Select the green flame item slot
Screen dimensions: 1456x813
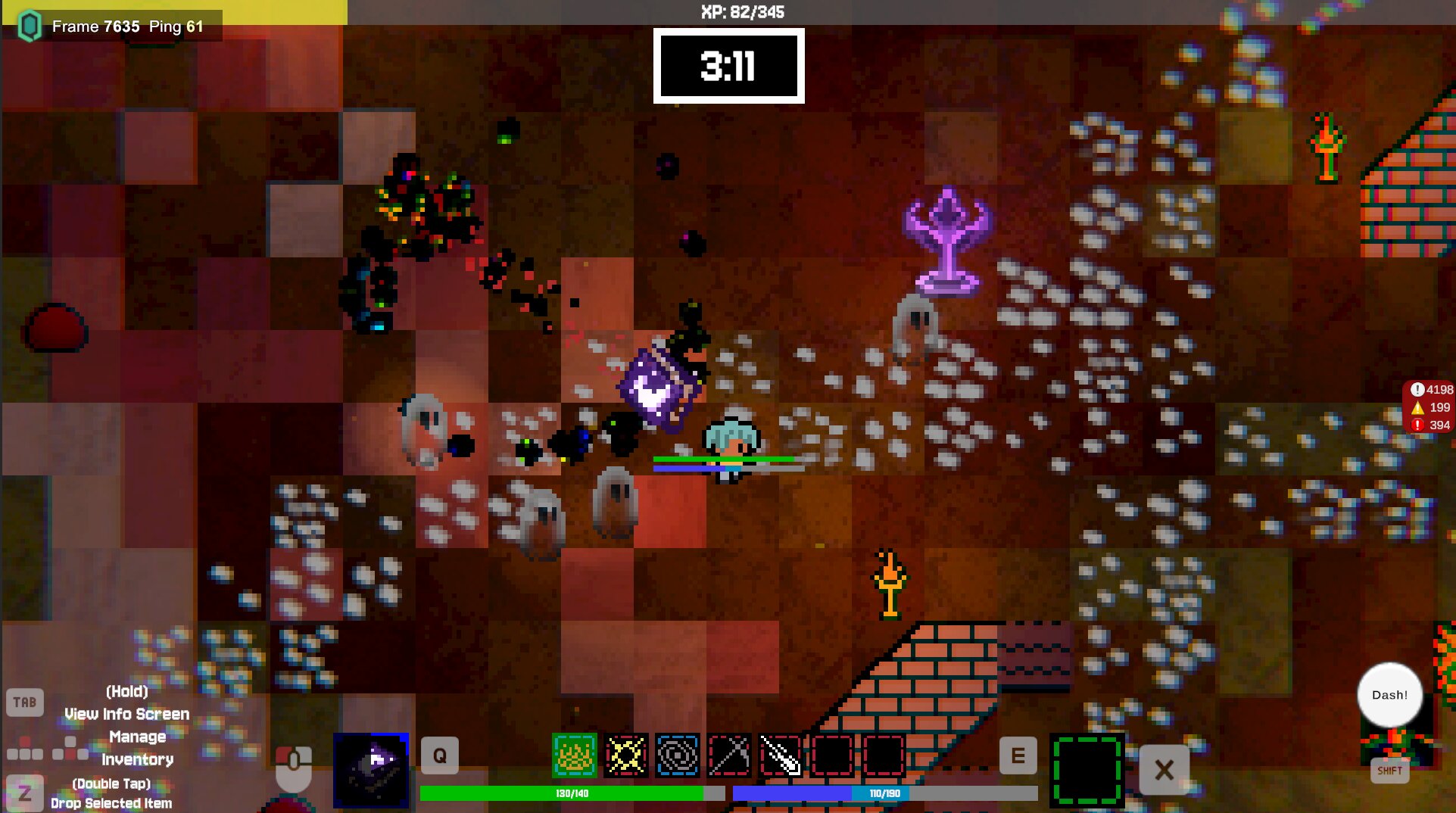(574, 755)
